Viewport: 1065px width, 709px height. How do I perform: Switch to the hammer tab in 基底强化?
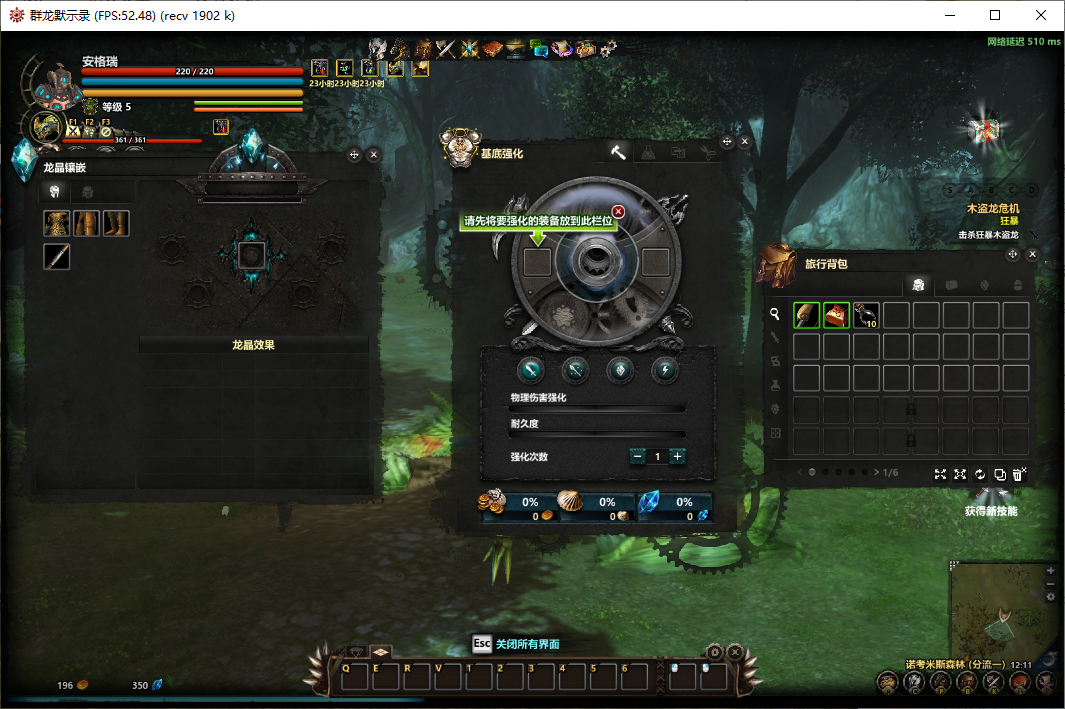coord(618,152)
